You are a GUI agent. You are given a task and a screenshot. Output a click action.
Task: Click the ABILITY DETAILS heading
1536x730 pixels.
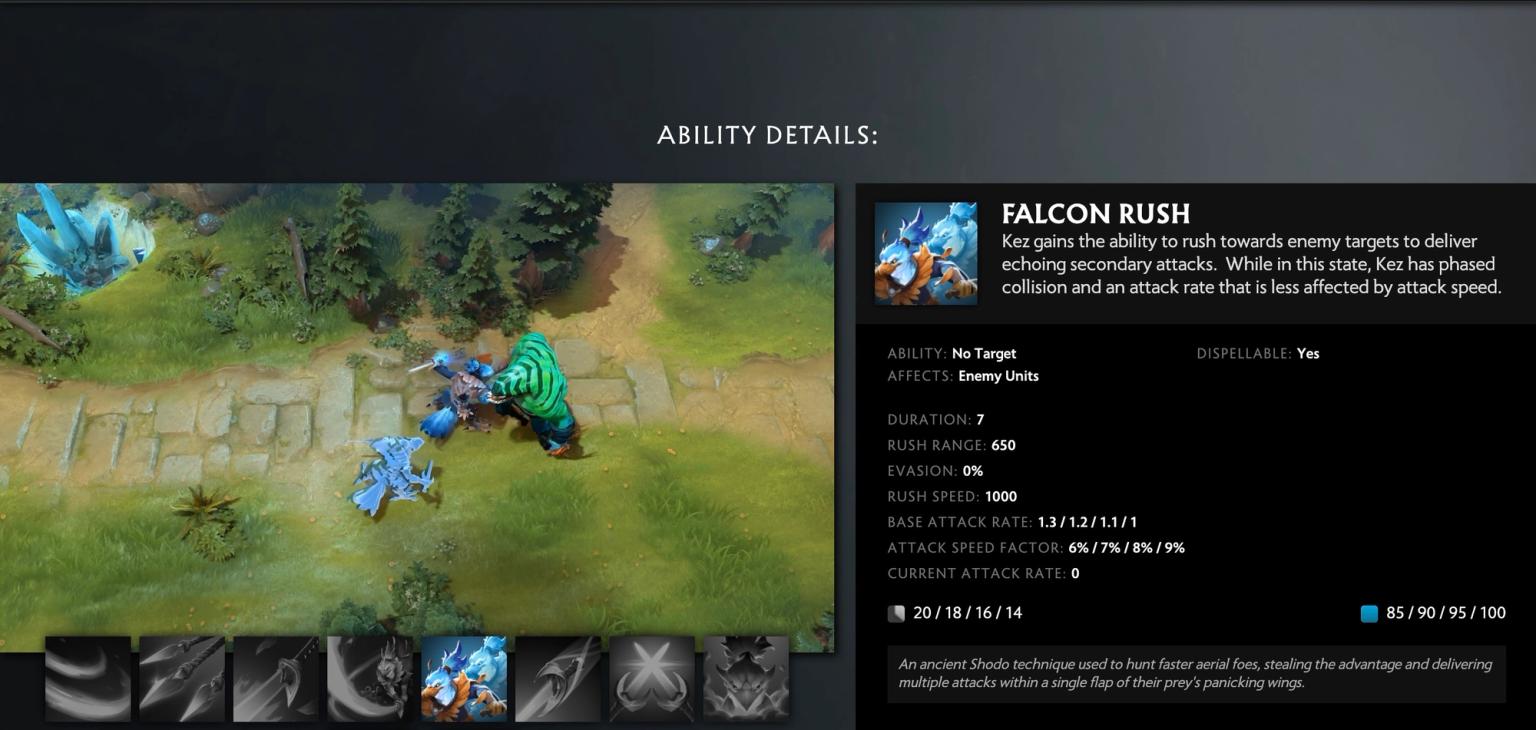pyautogui.click(x=768, y=135)
